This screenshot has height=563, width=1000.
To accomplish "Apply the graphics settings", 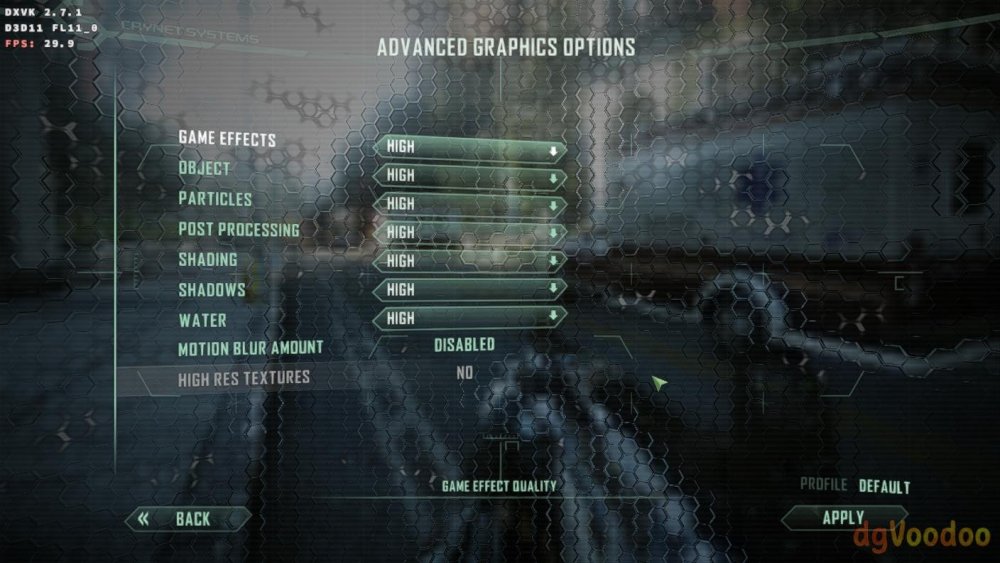I will [x=842, y=518].
